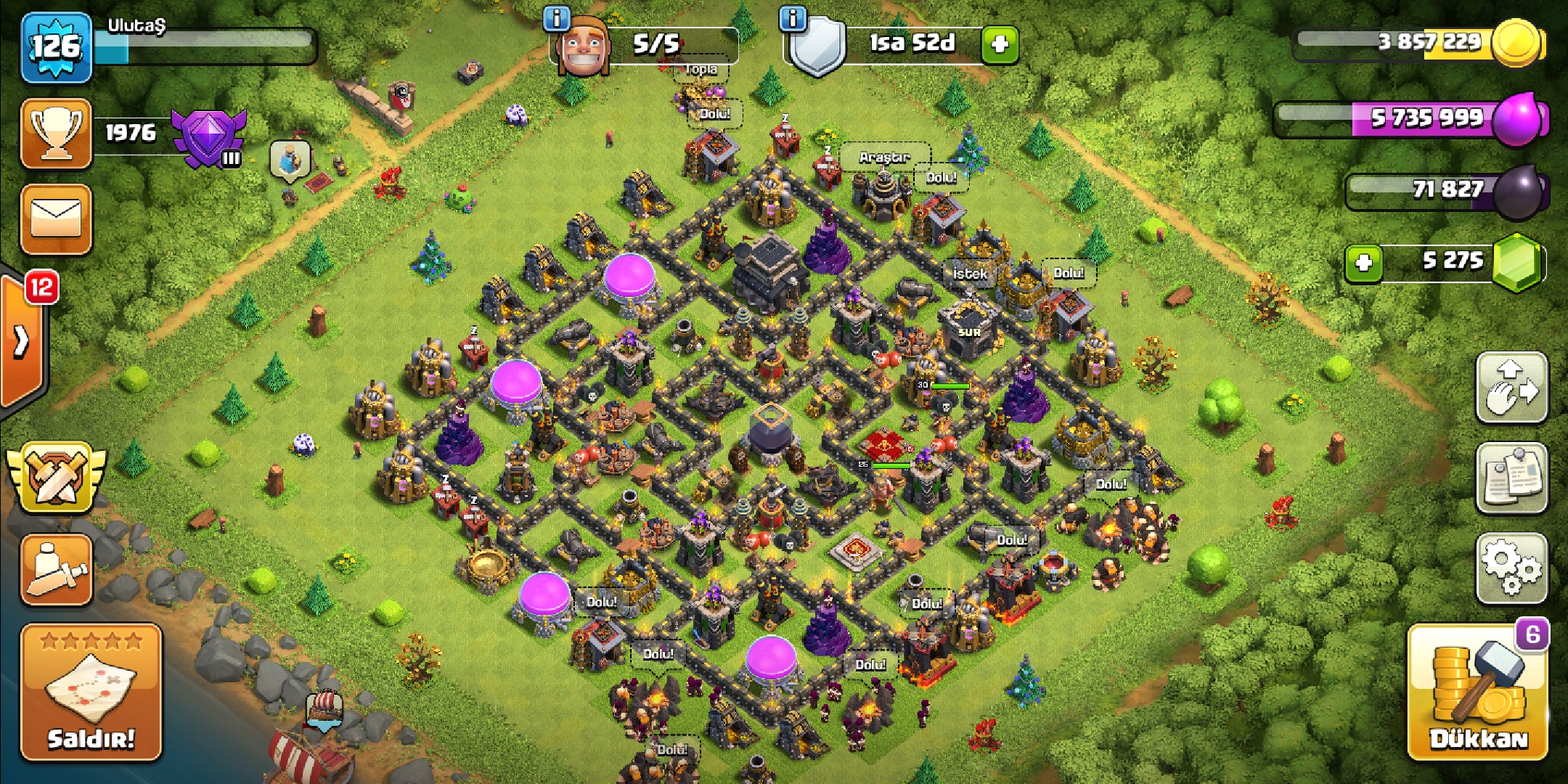Tap the gold coin storage counter
Image resolution: width=1568 pixels, height=784 pixels.
click(1423, 42)
